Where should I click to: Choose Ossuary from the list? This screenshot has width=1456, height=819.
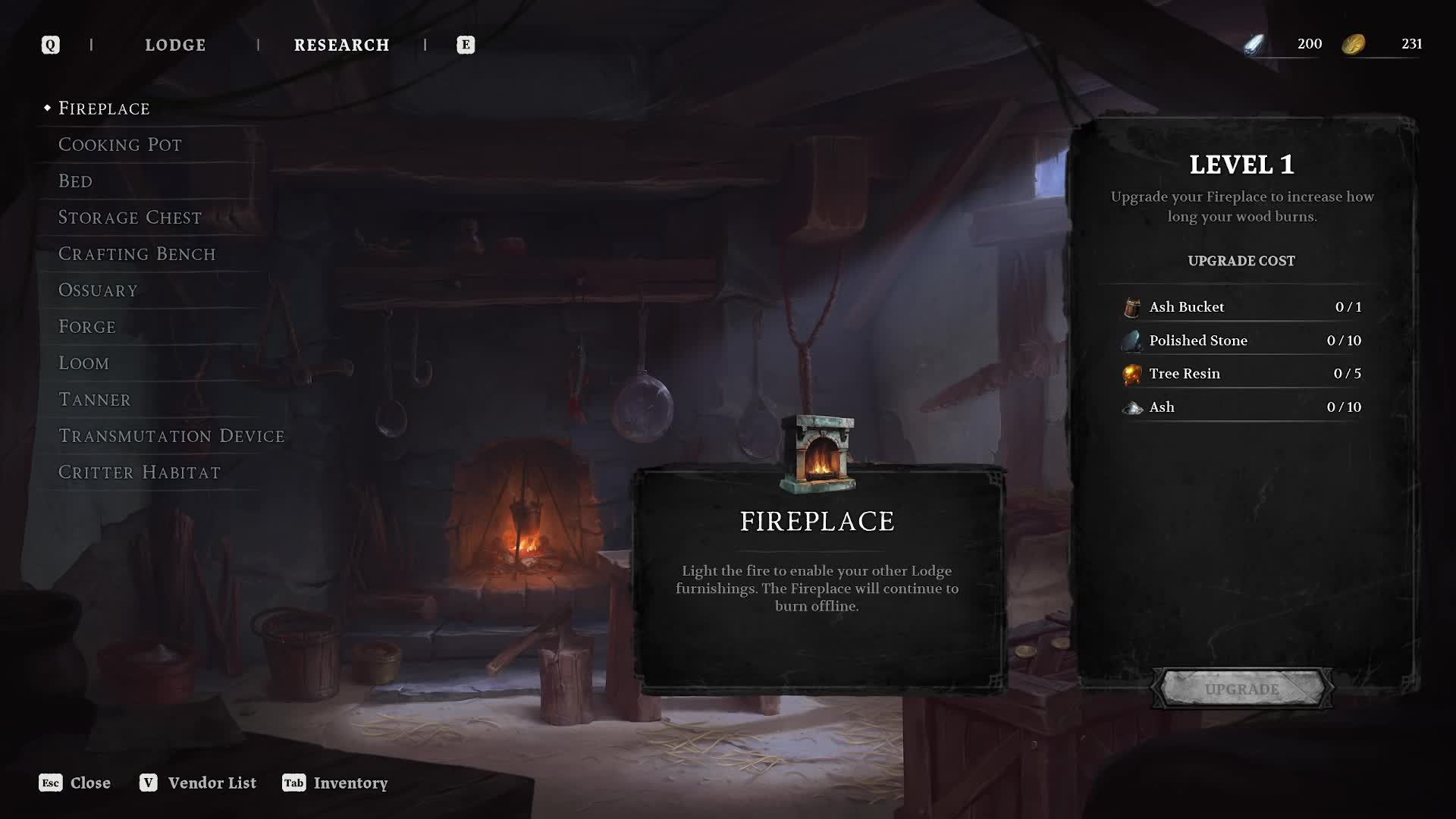pyautogui.click(x=98, y=290)
